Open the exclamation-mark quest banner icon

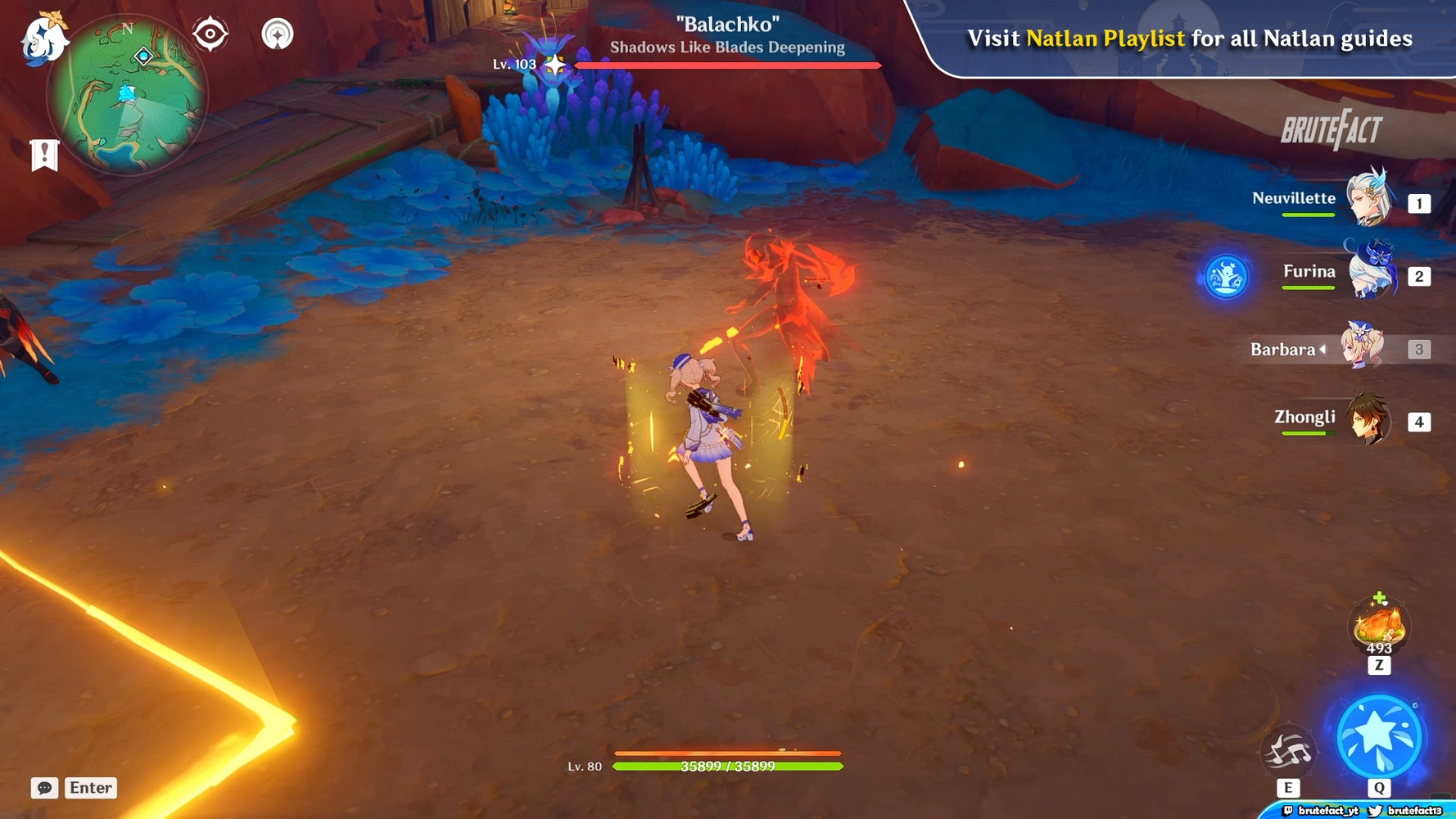[43, 154]
